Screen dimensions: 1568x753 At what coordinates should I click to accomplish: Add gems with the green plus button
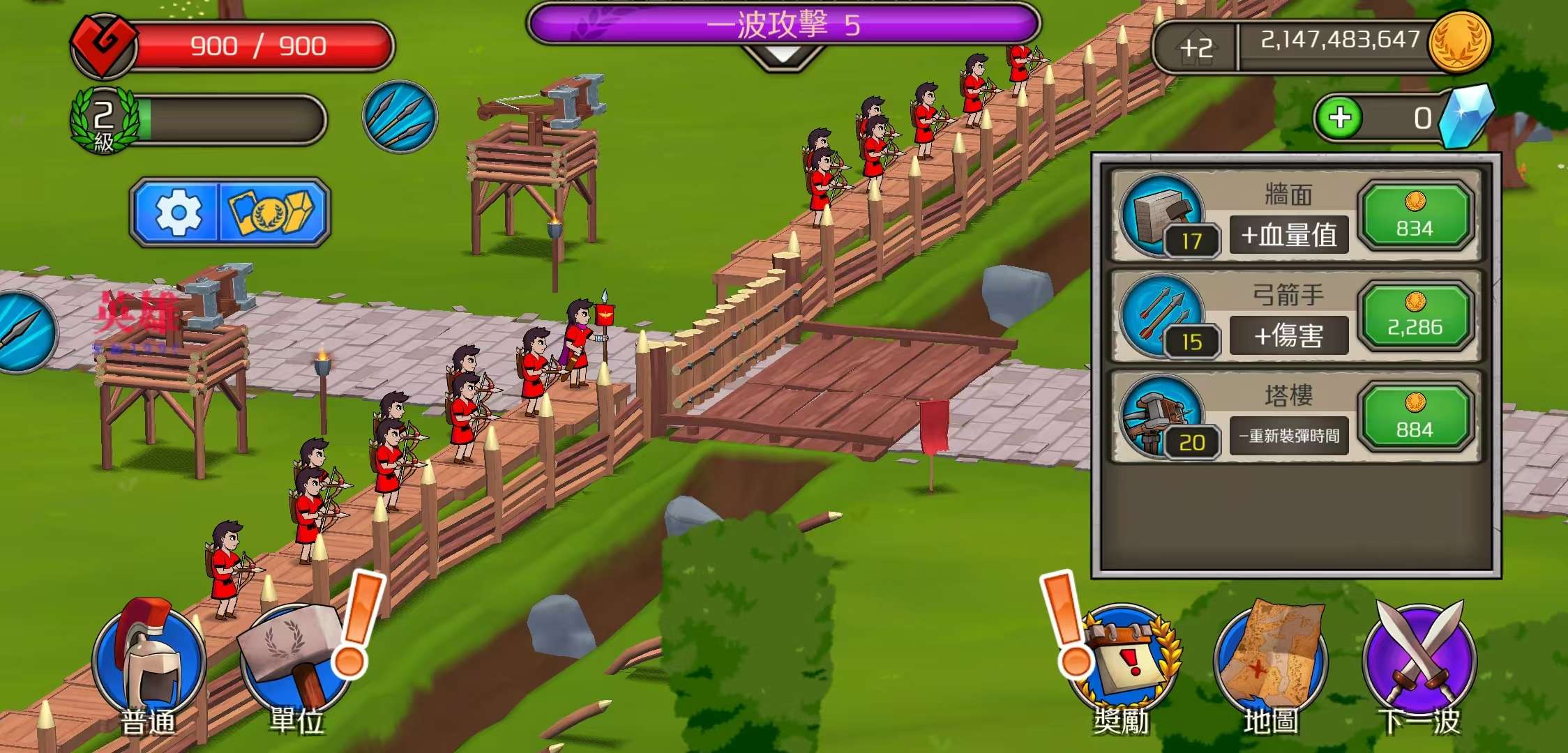(1340, 118)
